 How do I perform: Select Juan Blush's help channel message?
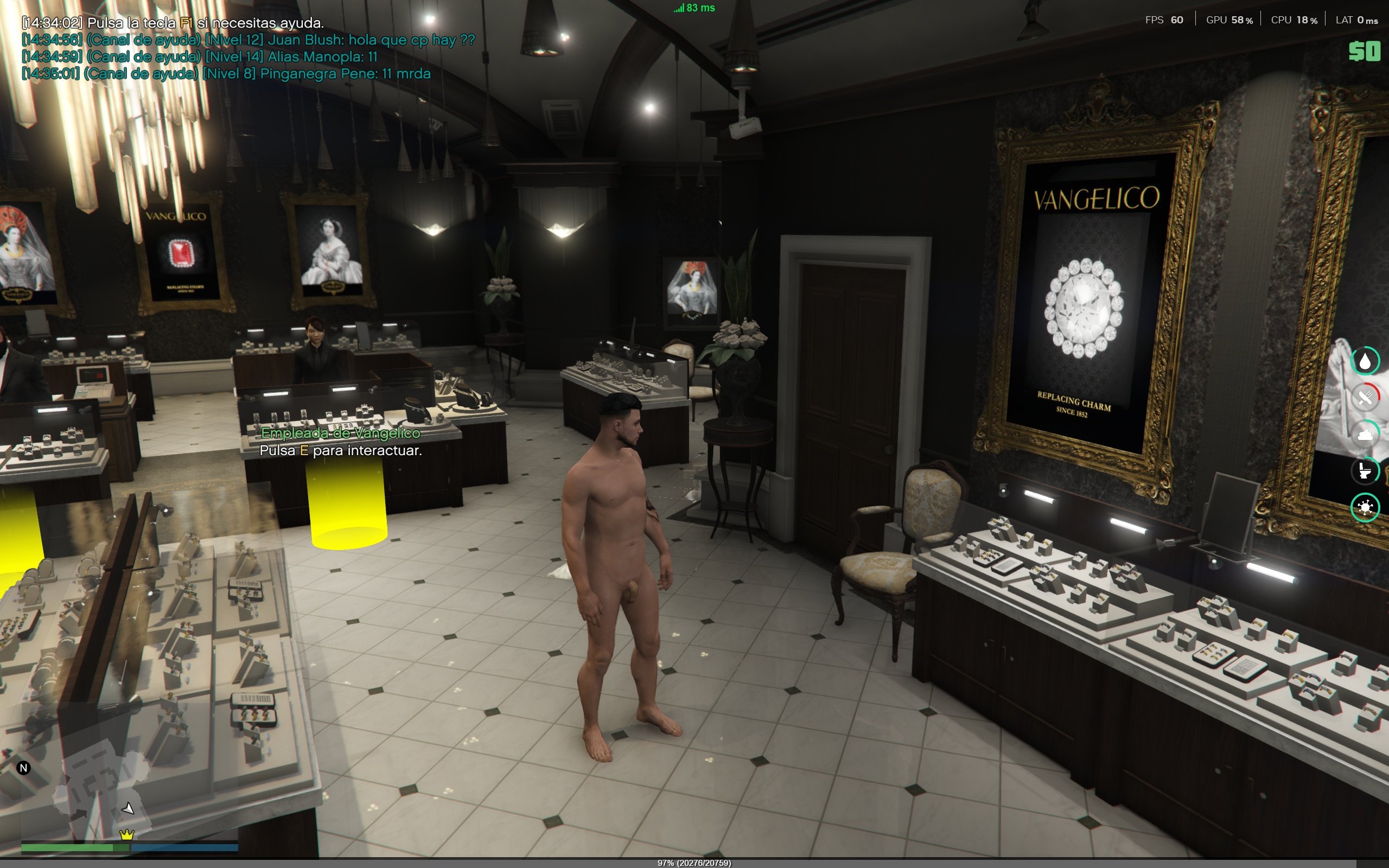point(248,40)
